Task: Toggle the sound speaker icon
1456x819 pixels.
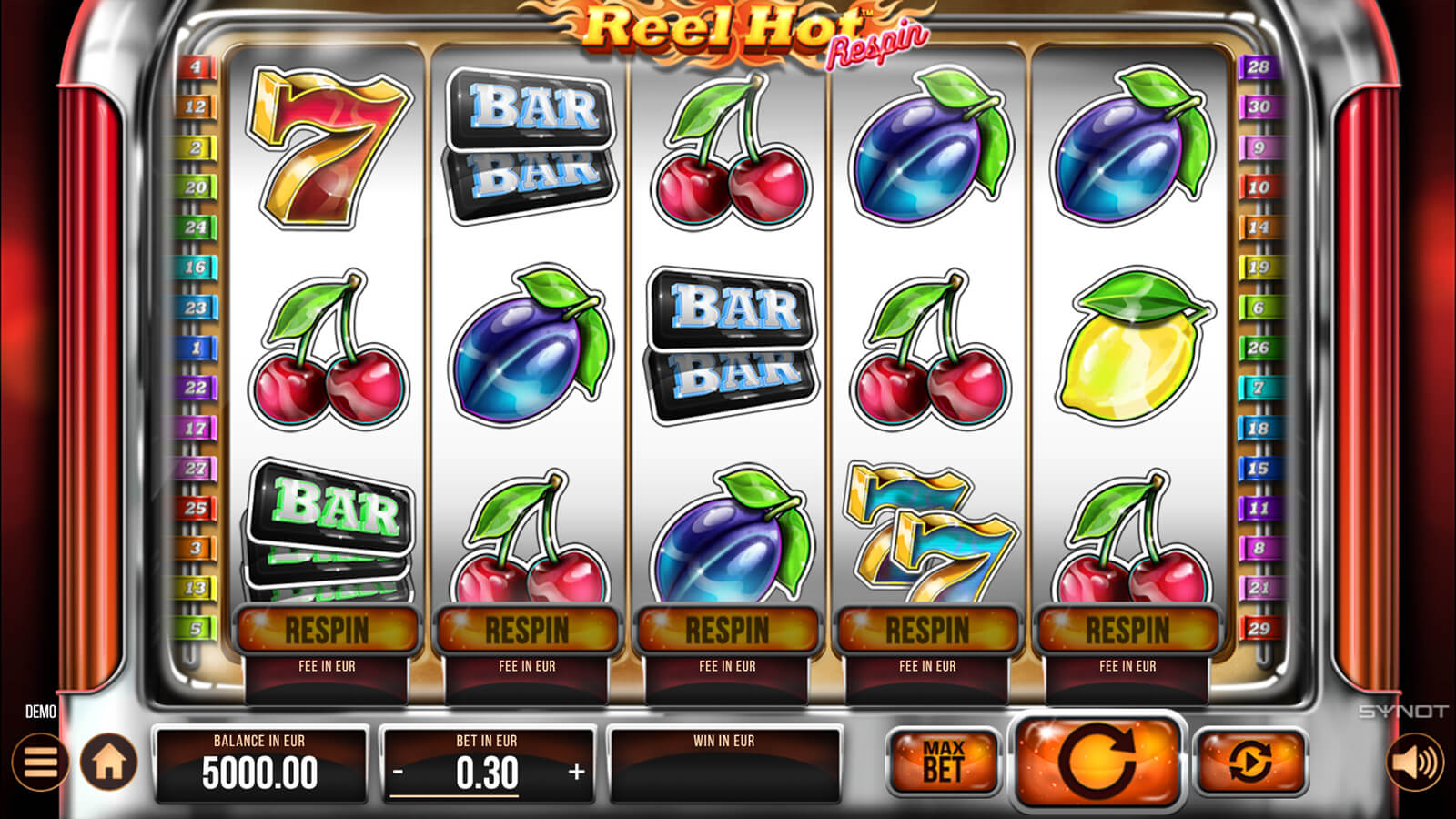Action: [1415, 762]
